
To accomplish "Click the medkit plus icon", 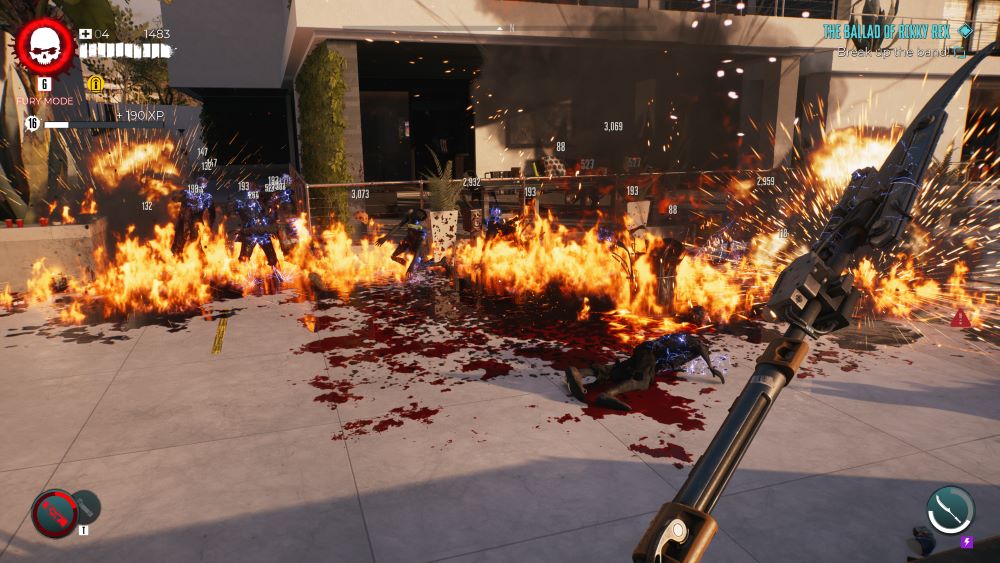I will 86,33.
